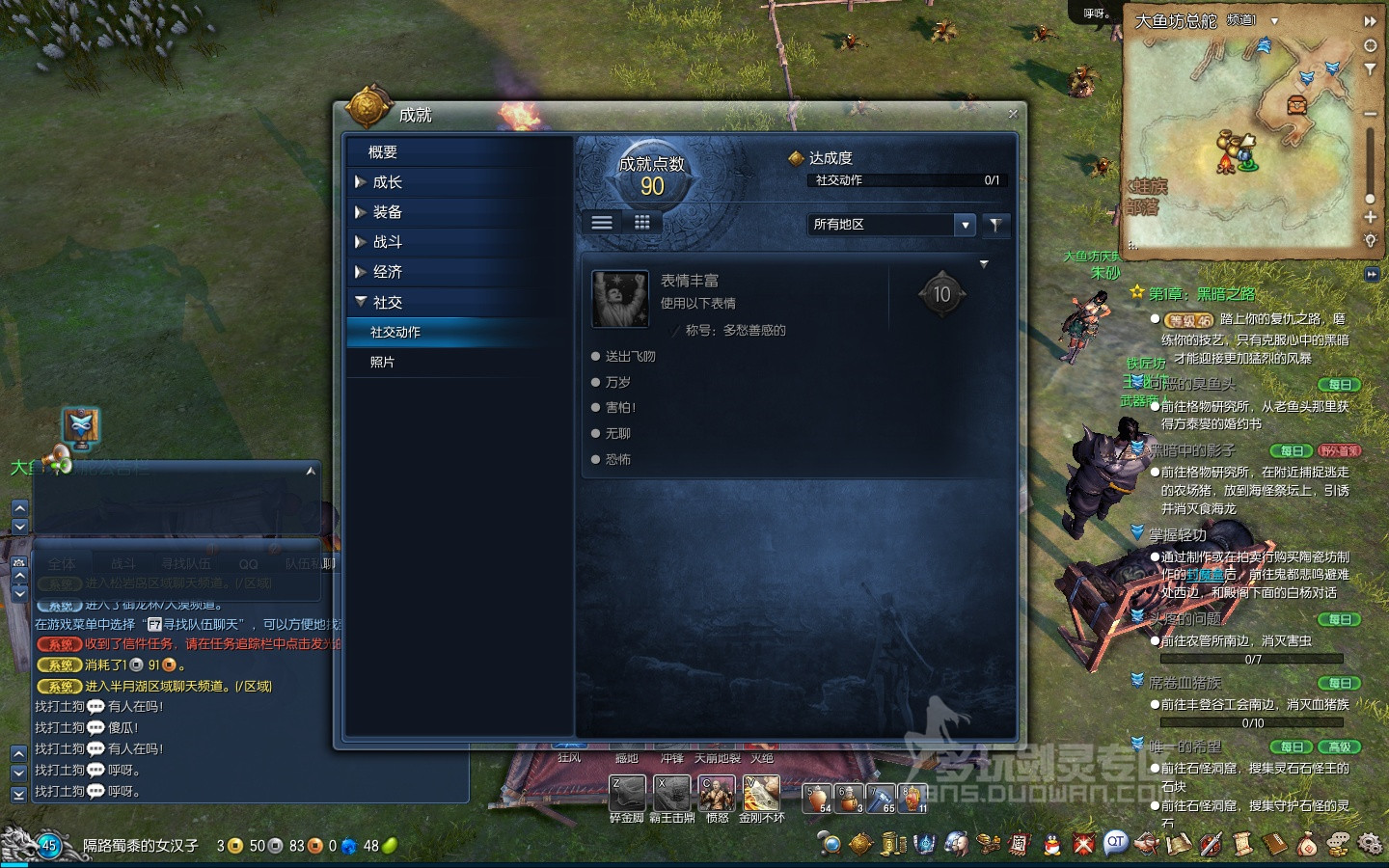
Task: Expand the 战斗 achievement category
Action: (387, 242)
